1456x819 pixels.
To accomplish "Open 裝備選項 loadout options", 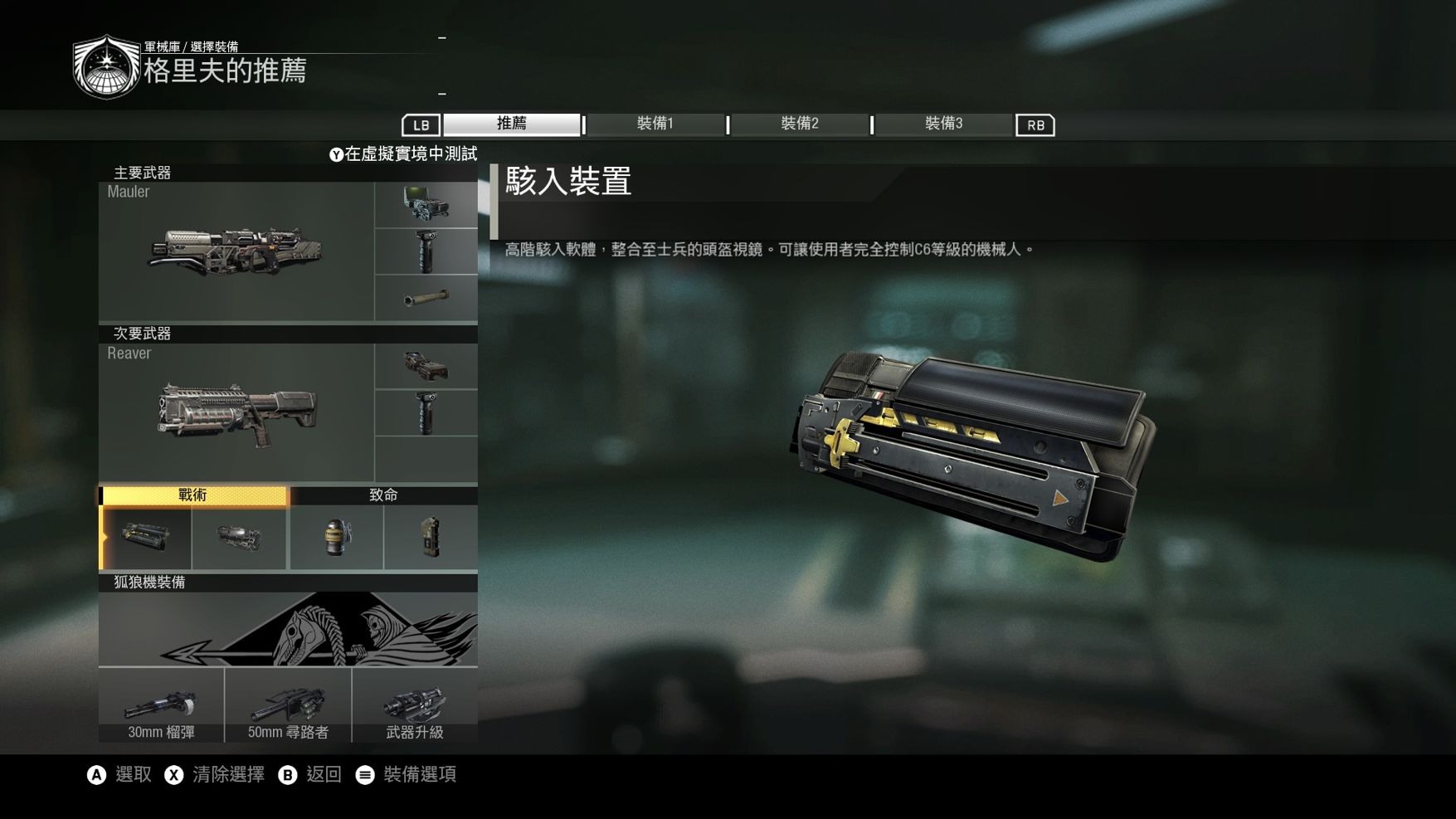I will click(x=420, y=774).
